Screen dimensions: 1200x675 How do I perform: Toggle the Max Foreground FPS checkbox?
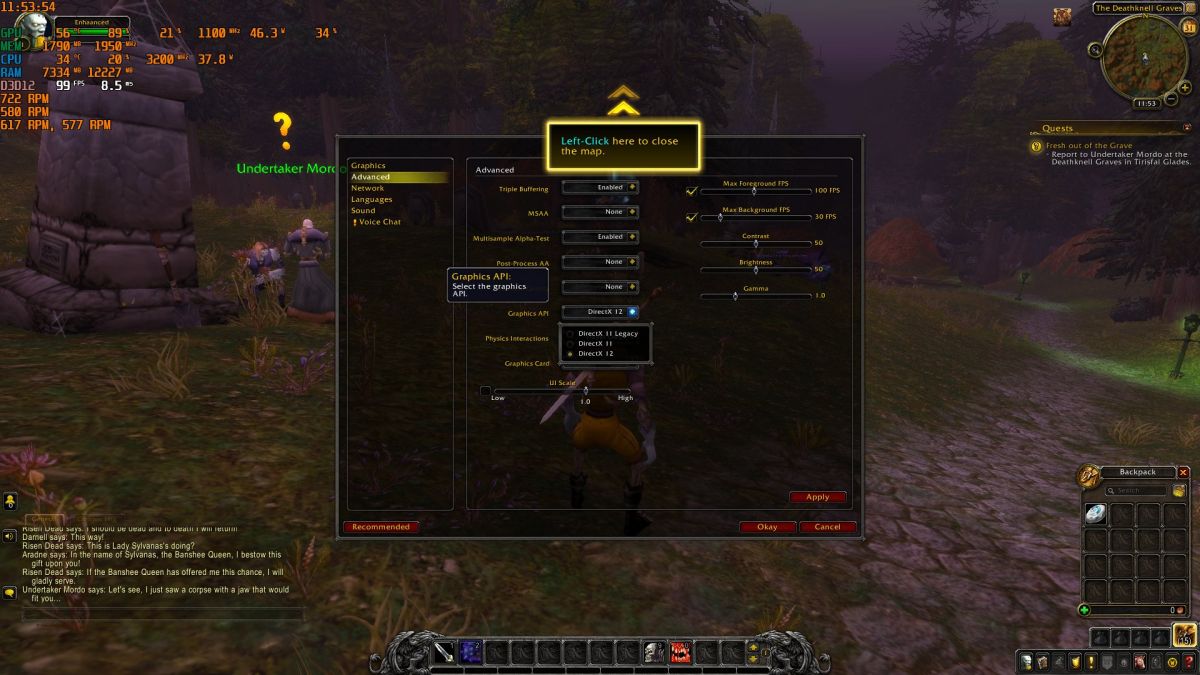tap(691, 190)
